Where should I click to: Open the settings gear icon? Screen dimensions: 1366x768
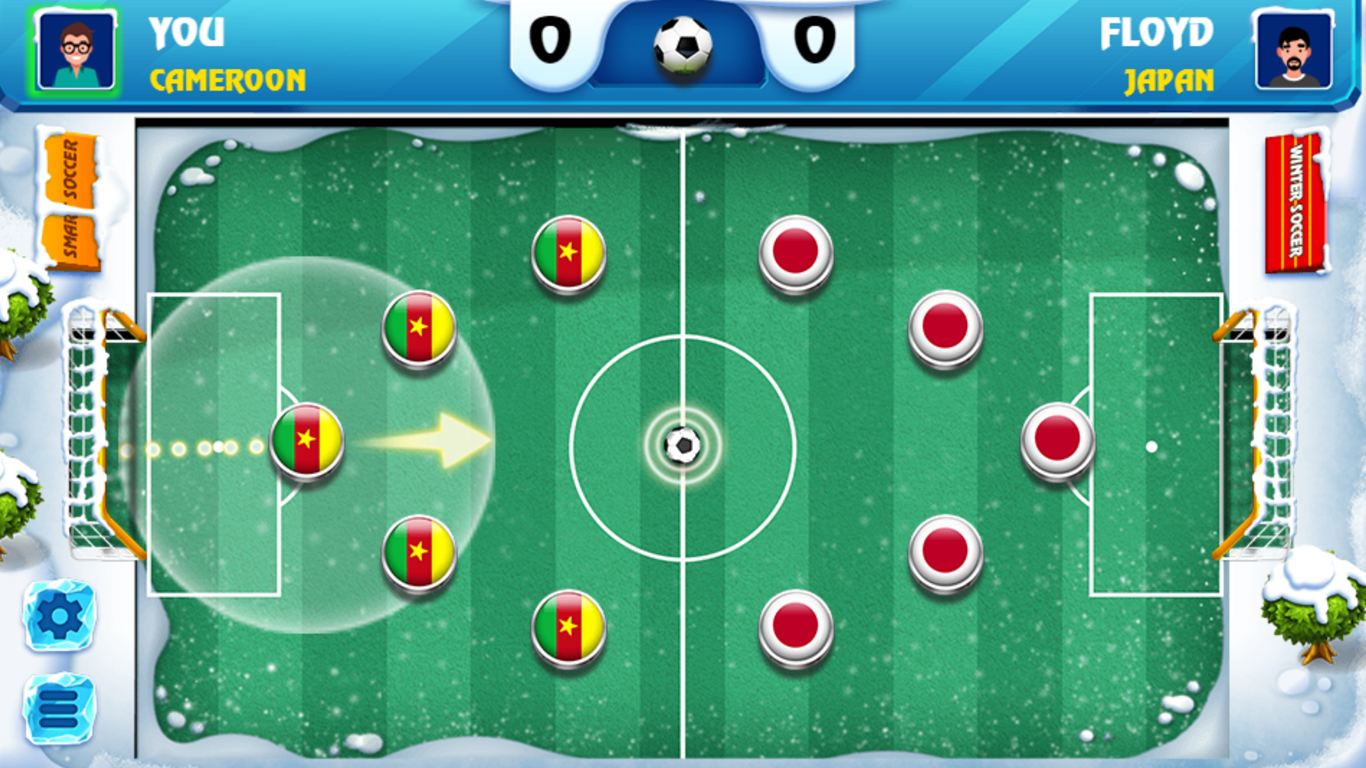tap(57, 614)
